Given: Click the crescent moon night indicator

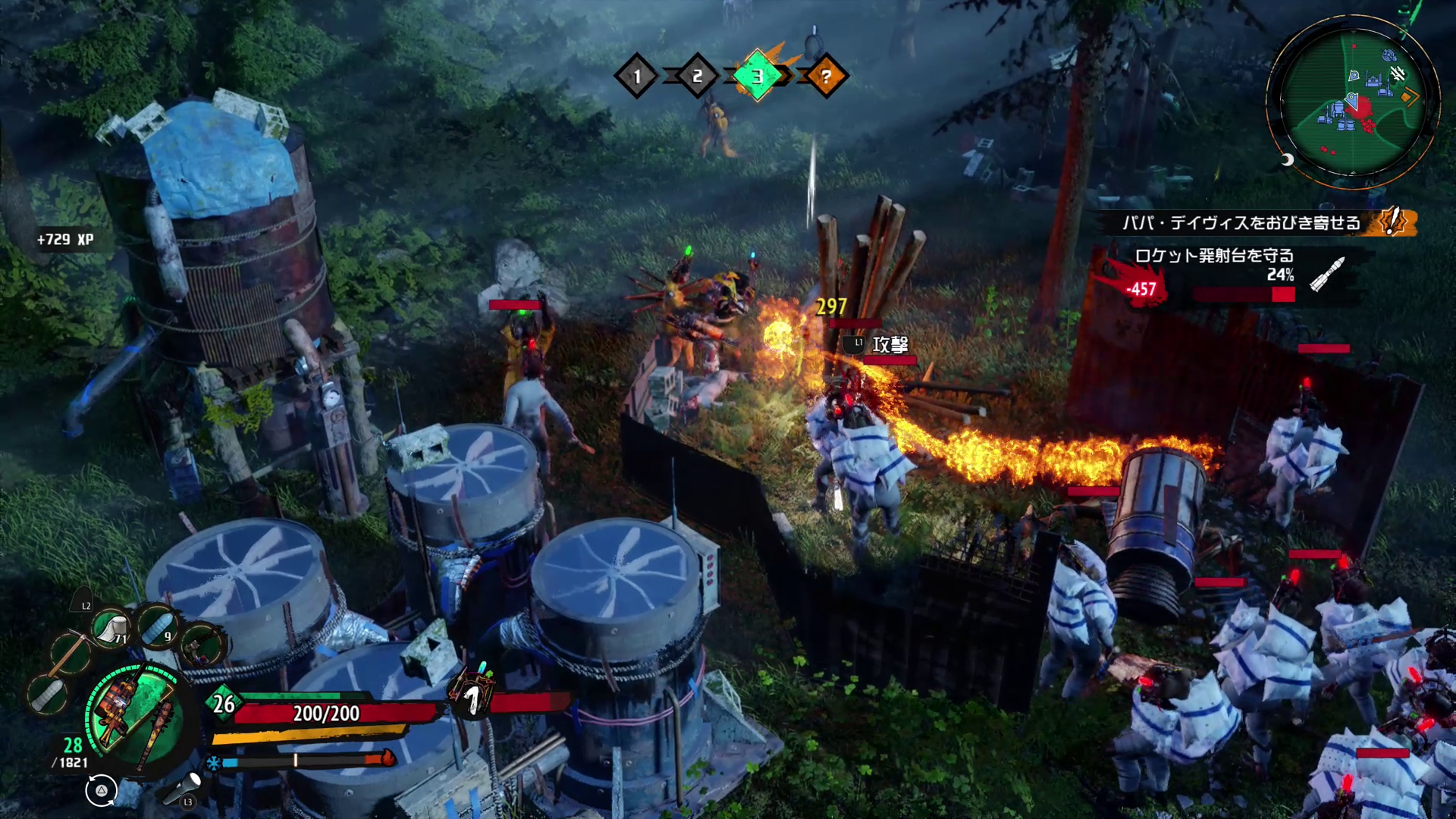Looking at the screenshot, I should coord(1287,159).
